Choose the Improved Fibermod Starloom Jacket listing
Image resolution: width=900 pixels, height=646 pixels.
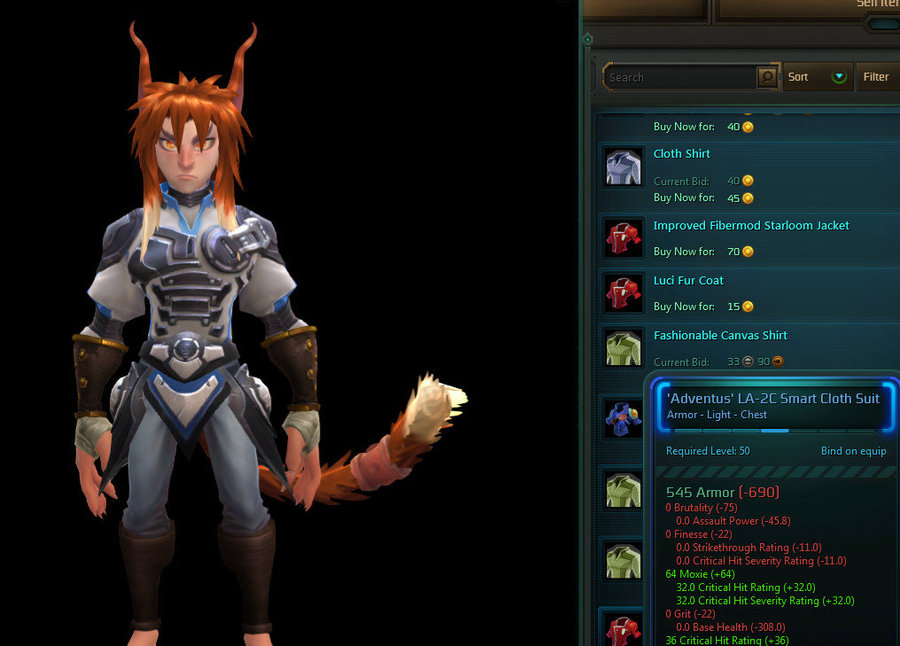pos(751,226)
